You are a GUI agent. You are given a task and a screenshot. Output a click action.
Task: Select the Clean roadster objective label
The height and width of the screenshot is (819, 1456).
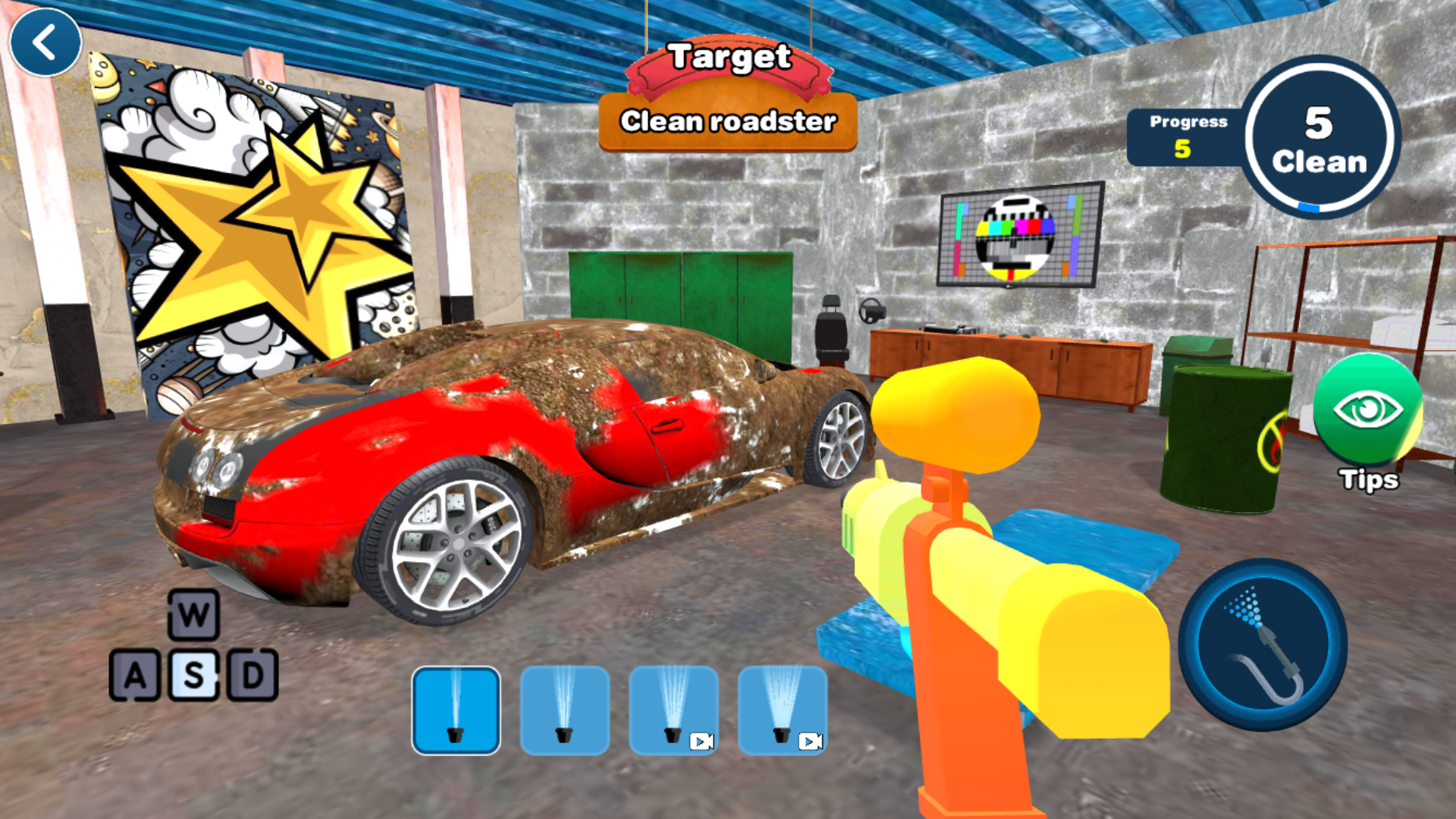pyautogui.click(x=729, y=121)
